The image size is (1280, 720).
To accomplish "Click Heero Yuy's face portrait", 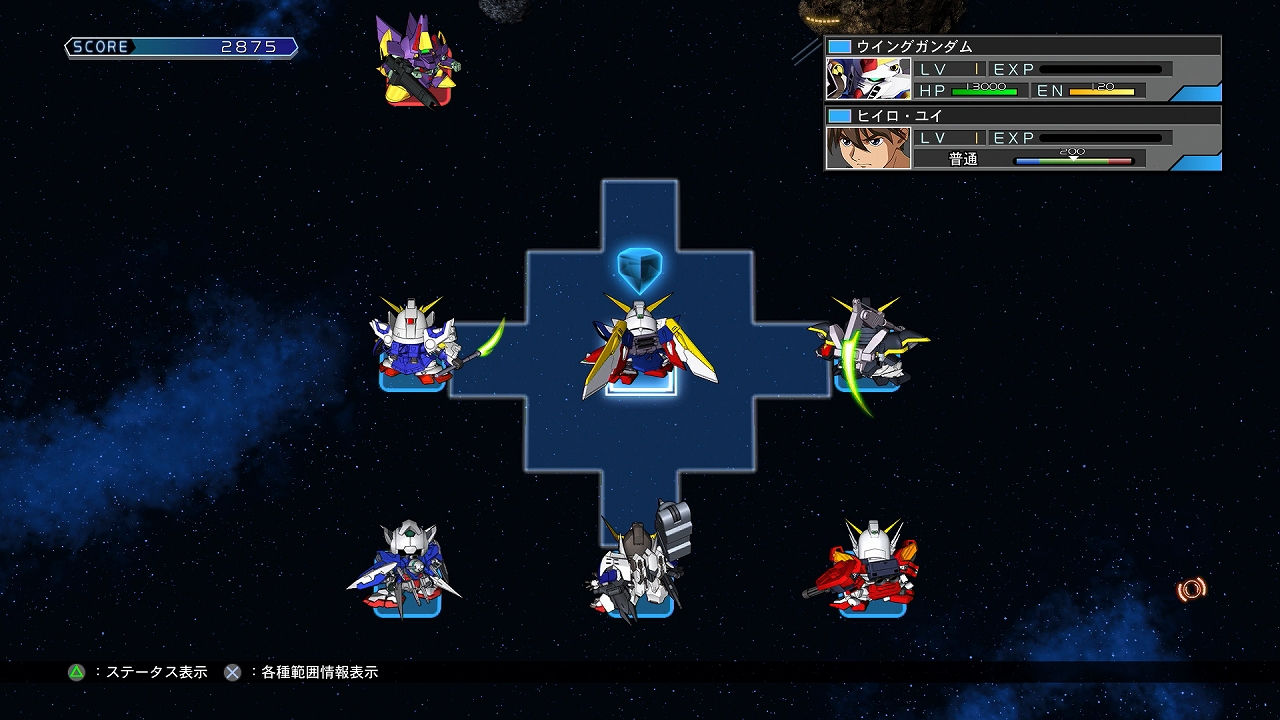I will [866, 148].
